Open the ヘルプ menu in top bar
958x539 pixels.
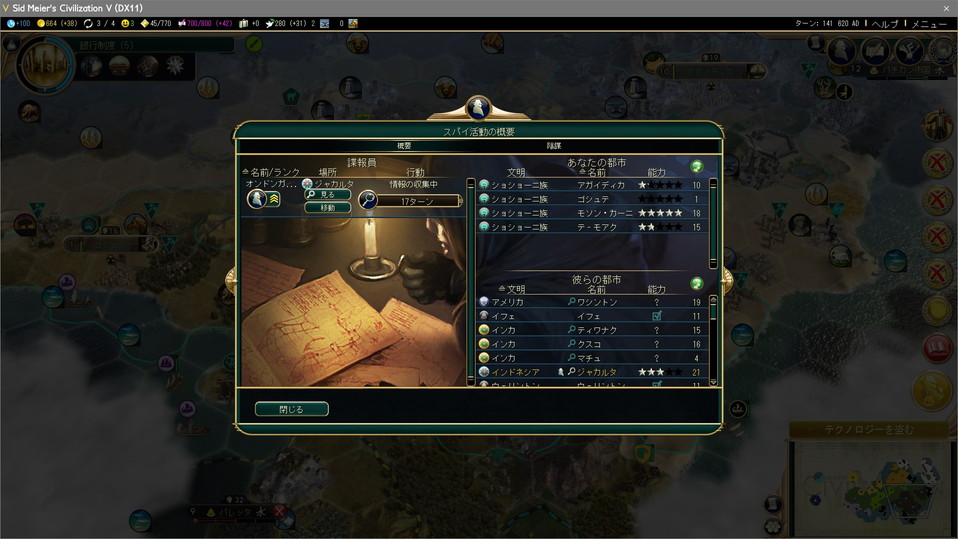885,23
